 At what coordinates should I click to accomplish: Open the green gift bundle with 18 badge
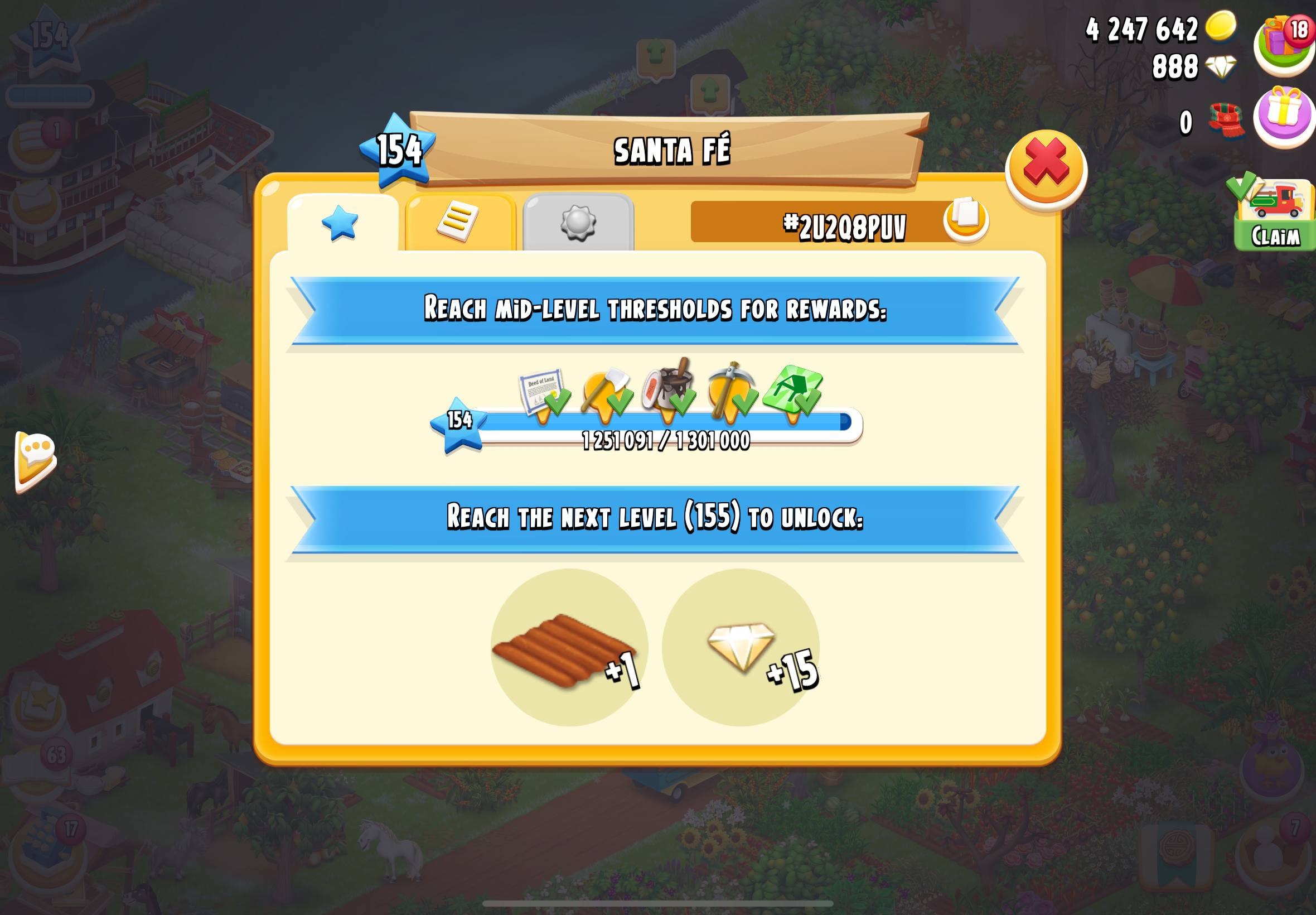pyautogui.click(x=1284, y=44)
